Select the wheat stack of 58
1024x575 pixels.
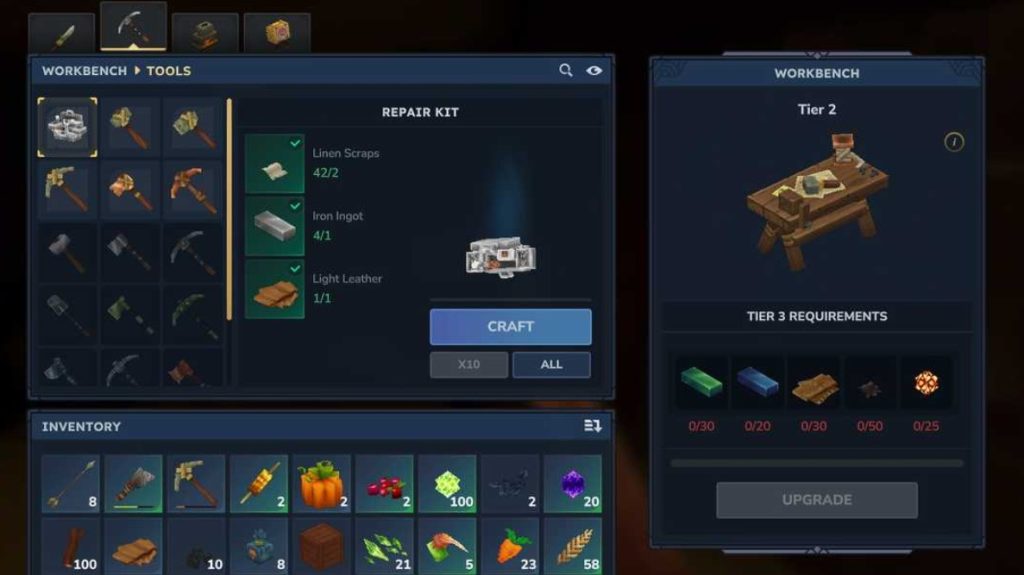pyautogui.click(x=572, y=546)
